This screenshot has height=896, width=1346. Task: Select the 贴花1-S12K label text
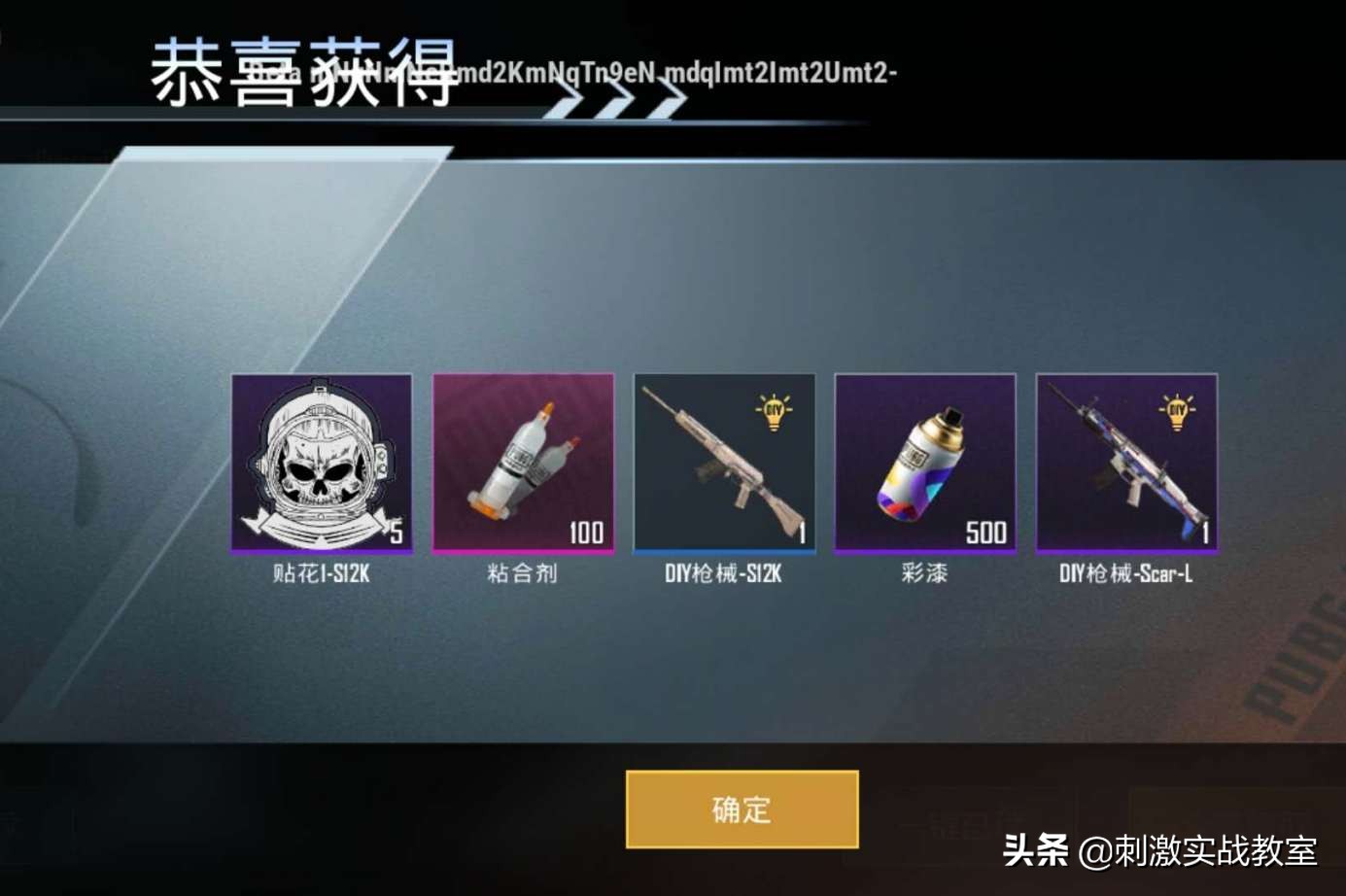tap(323, 573)
